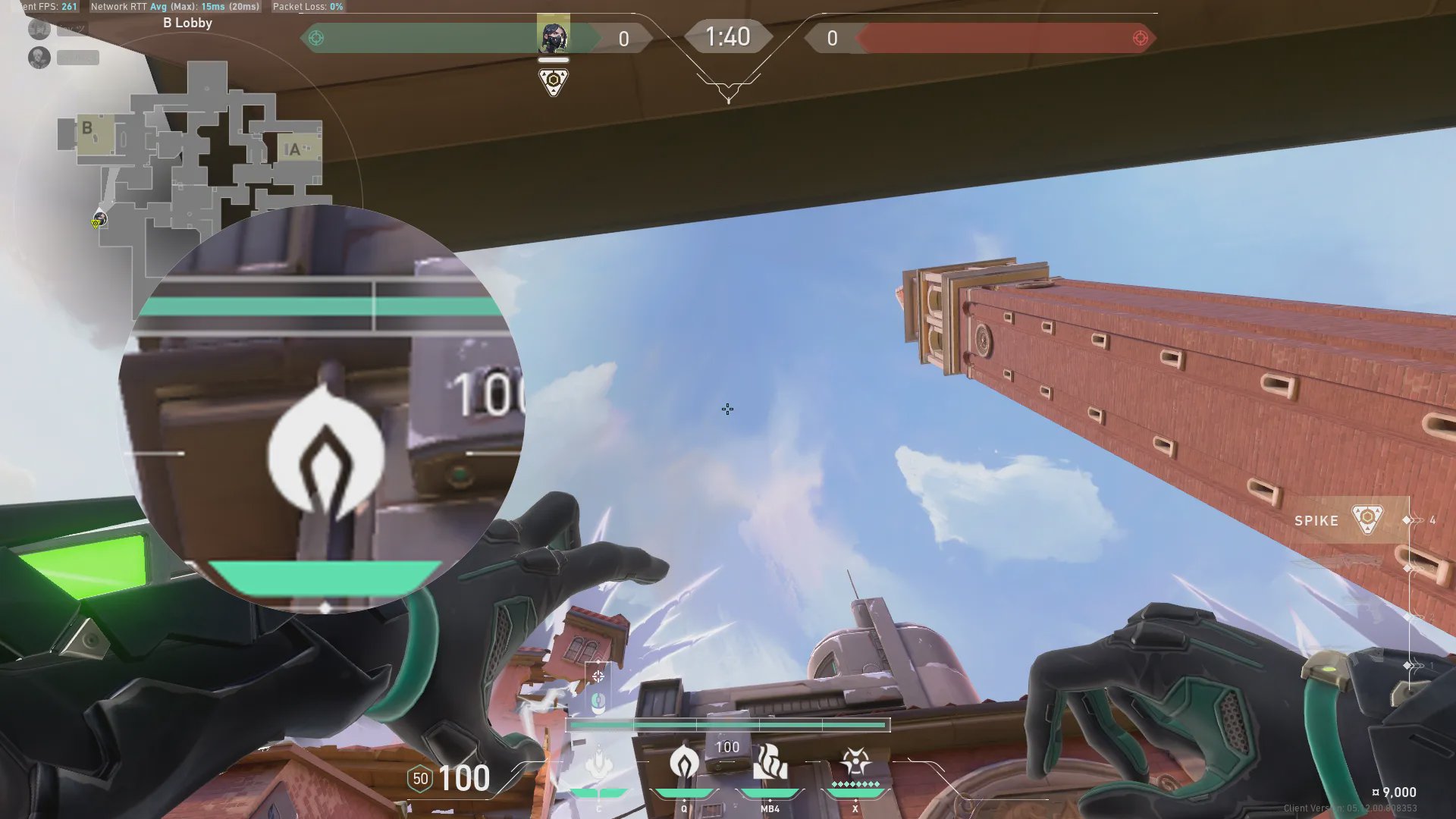This screenshot has height=819, width=1456.
Task: Click the A site marker on minimap
Action: point(295,149)
